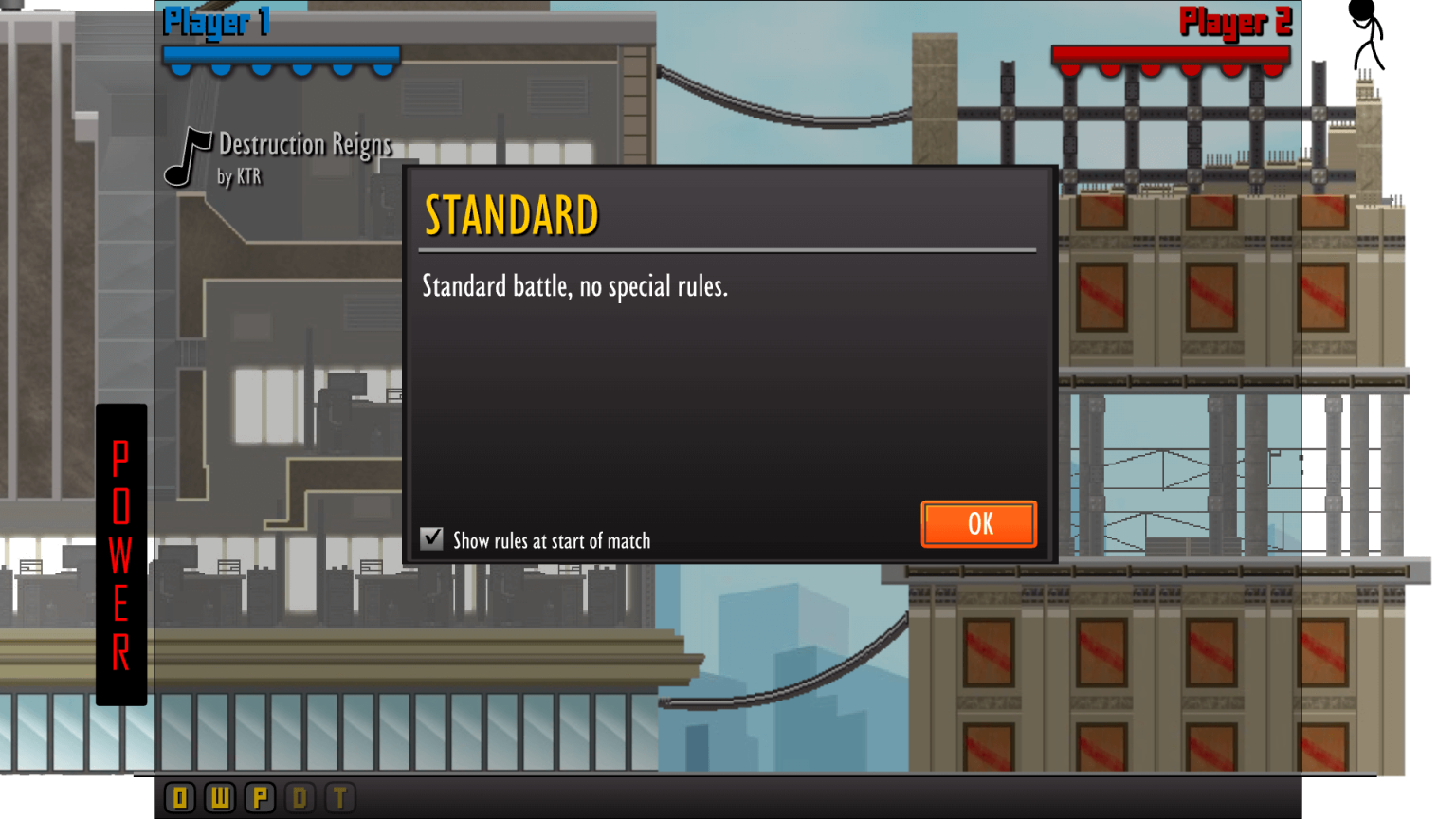Toggle Show rules at start of match
The width and height of the screenshot is (1456, 819).
(x=432, y=539)
